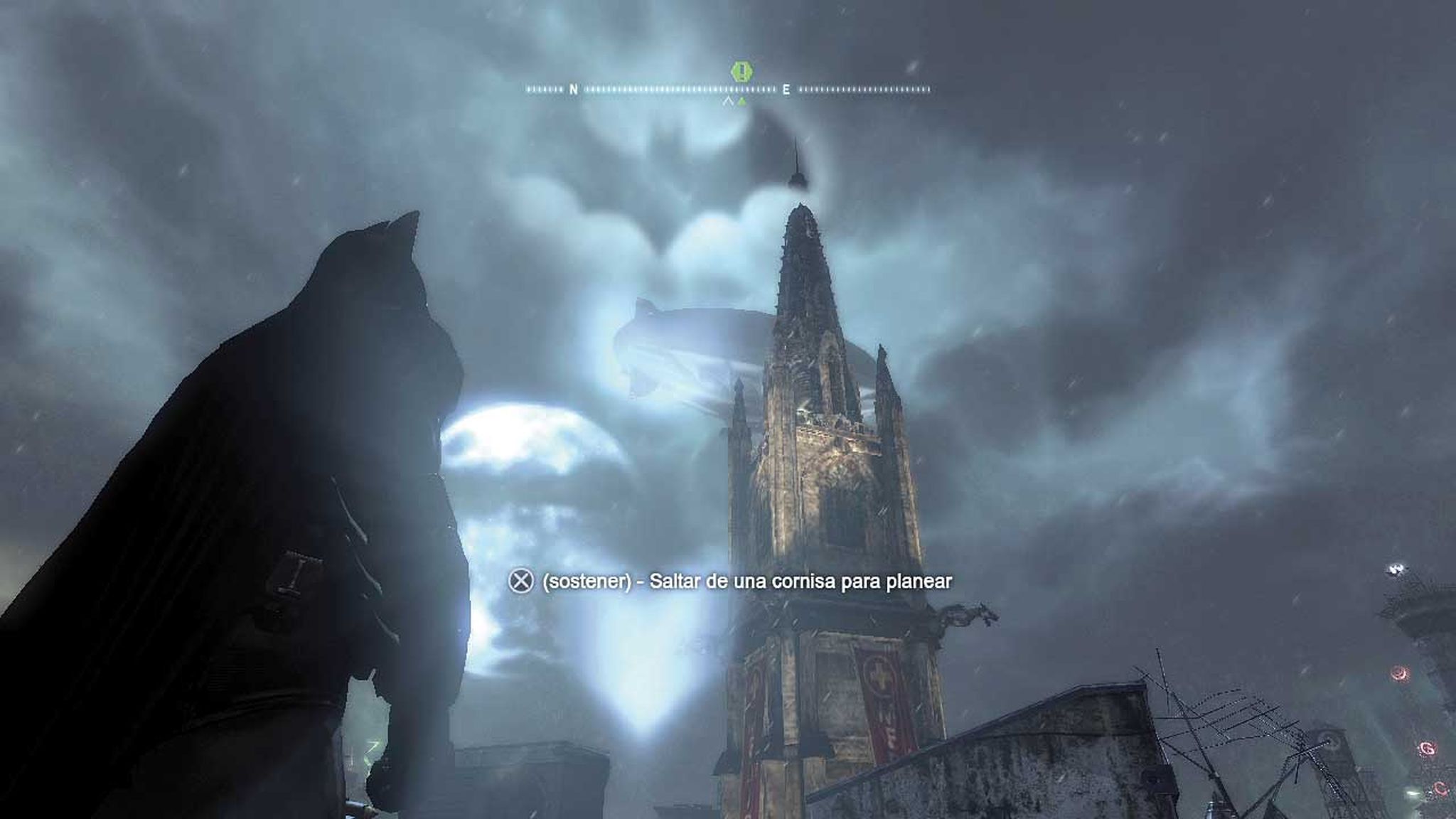1456x819 pixels.
Task: Select the green triangle indicator below the compass
Action: pyautogui.click(x=742, y=102)
